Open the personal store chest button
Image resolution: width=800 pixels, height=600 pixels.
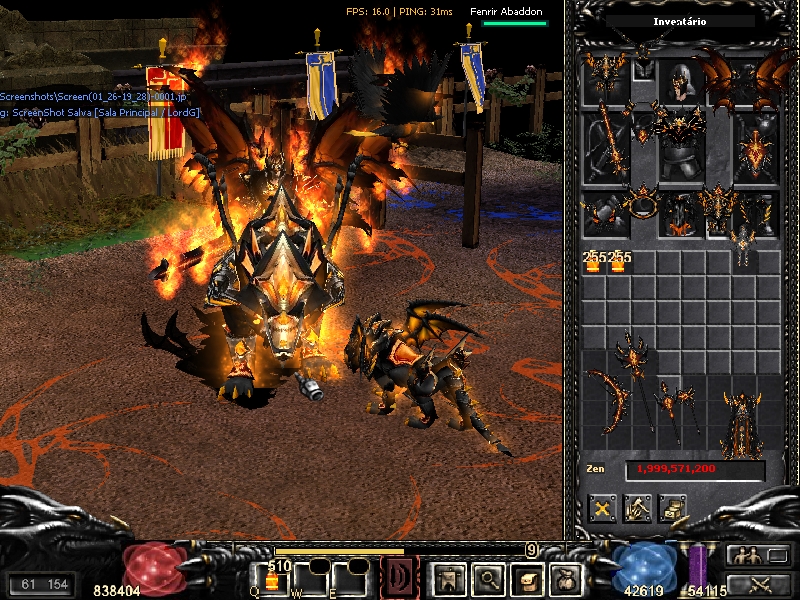(672, 507)
